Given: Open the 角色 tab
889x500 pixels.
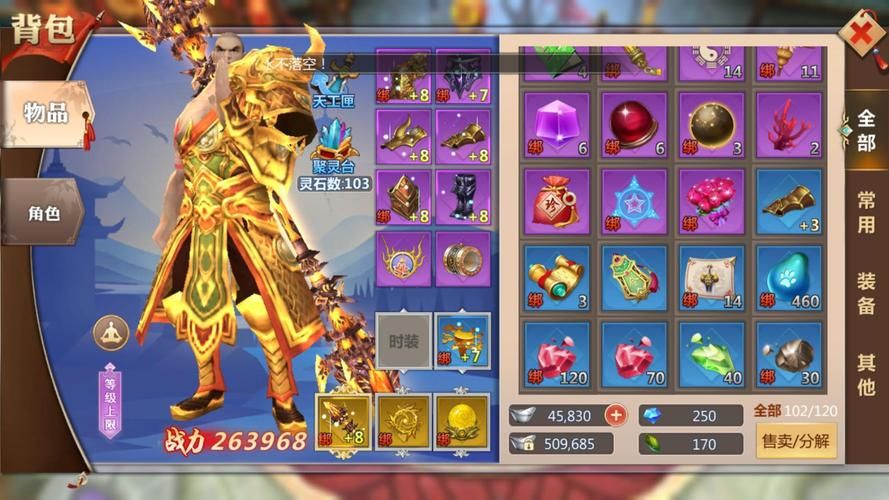Looking at the screenshot, I should click(x=44, y=212).
